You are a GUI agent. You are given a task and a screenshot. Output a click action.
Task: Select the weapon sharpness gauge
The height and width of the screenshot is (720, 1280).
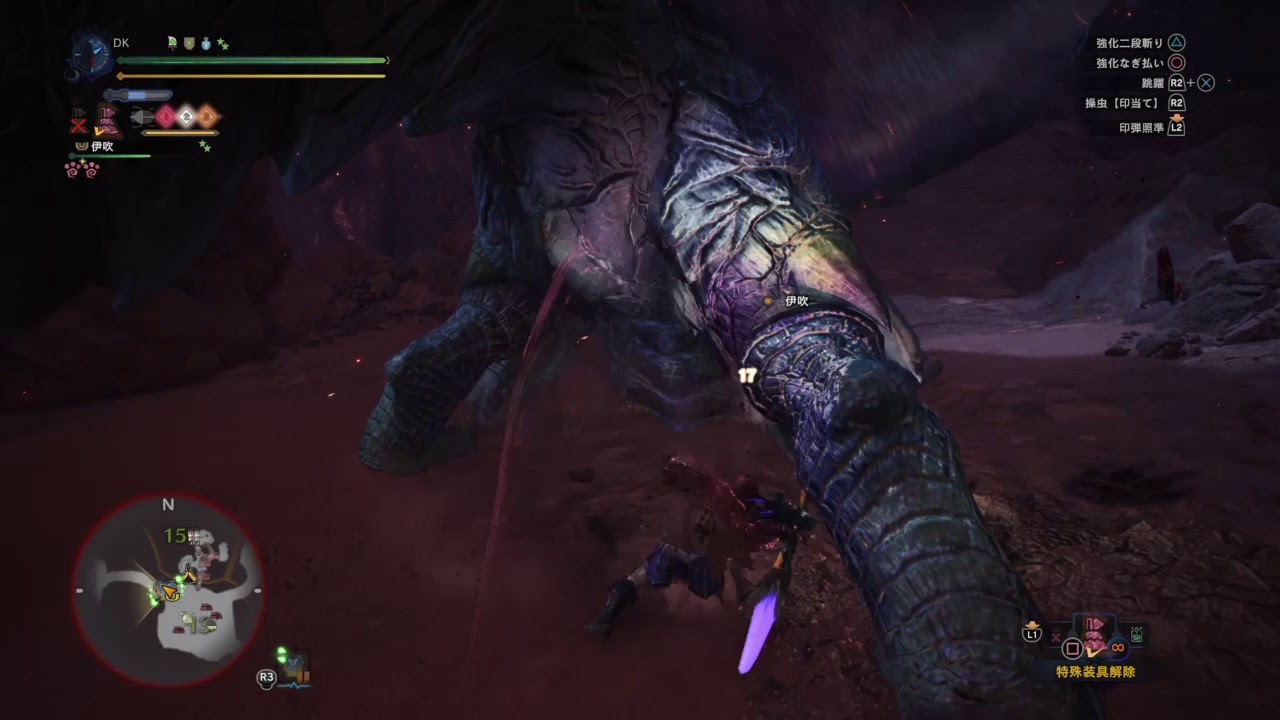[138, 95]
